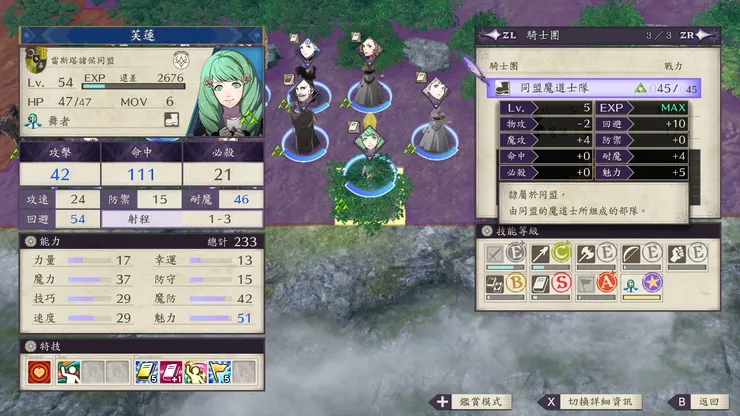Select the yellow tome ability with 5
The width and height of the screenshot is (740, 416).
click(x=145, y=374)
